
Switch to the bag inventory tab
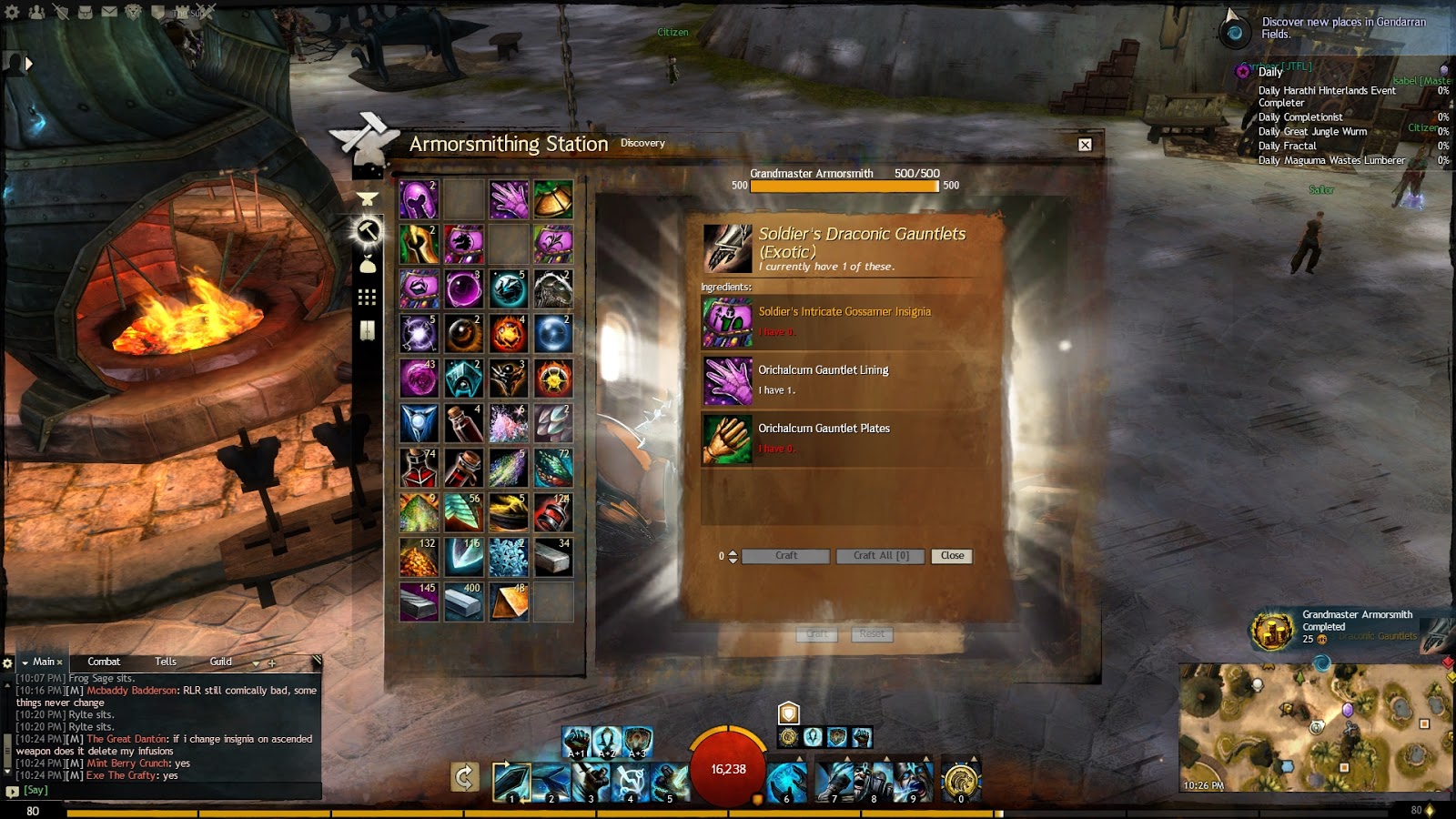368,265
